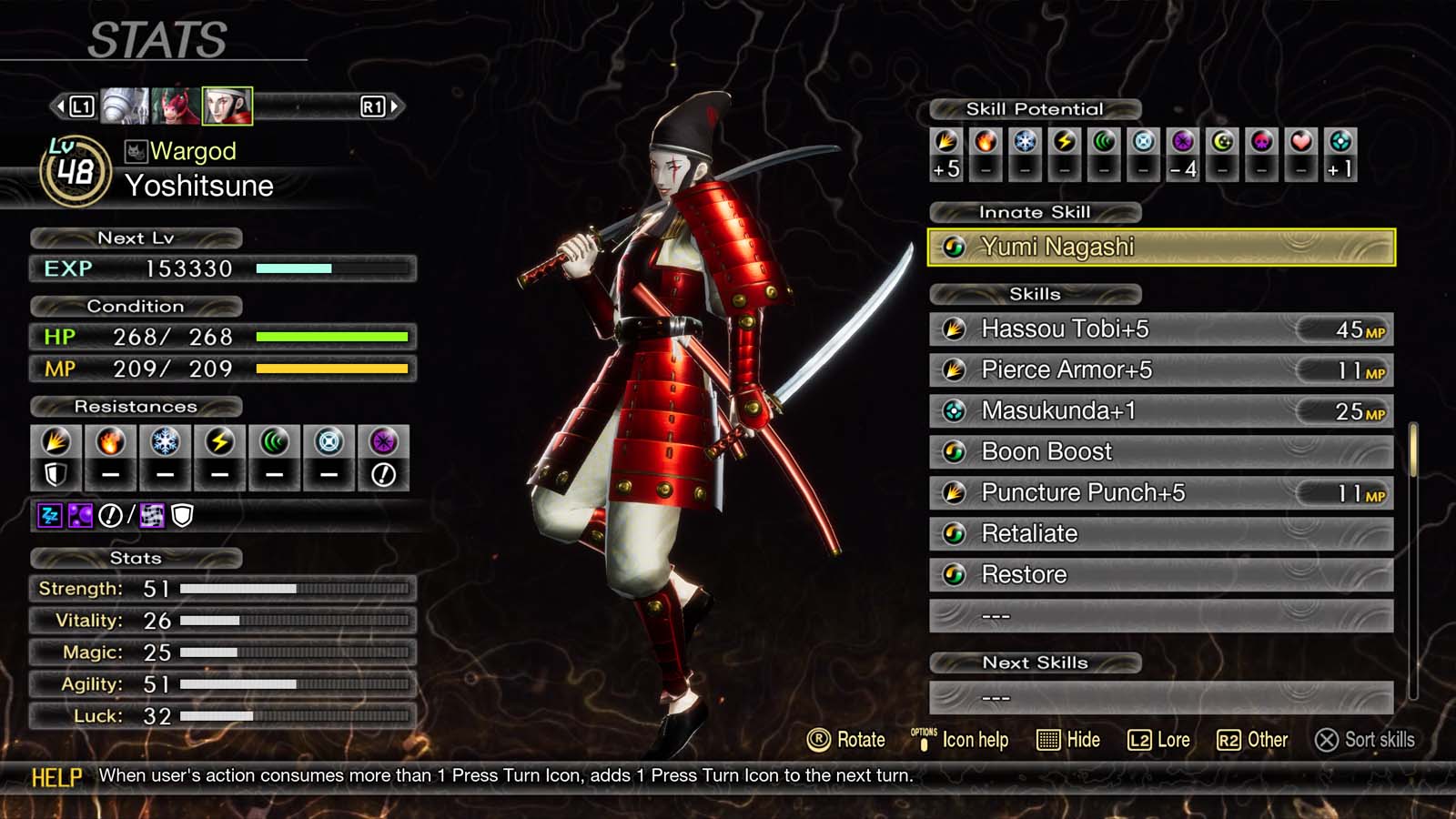This screenshot has width=1456, height=819.
Task: Select the Retaliate skill row
Action: [x=1160, y=534]
